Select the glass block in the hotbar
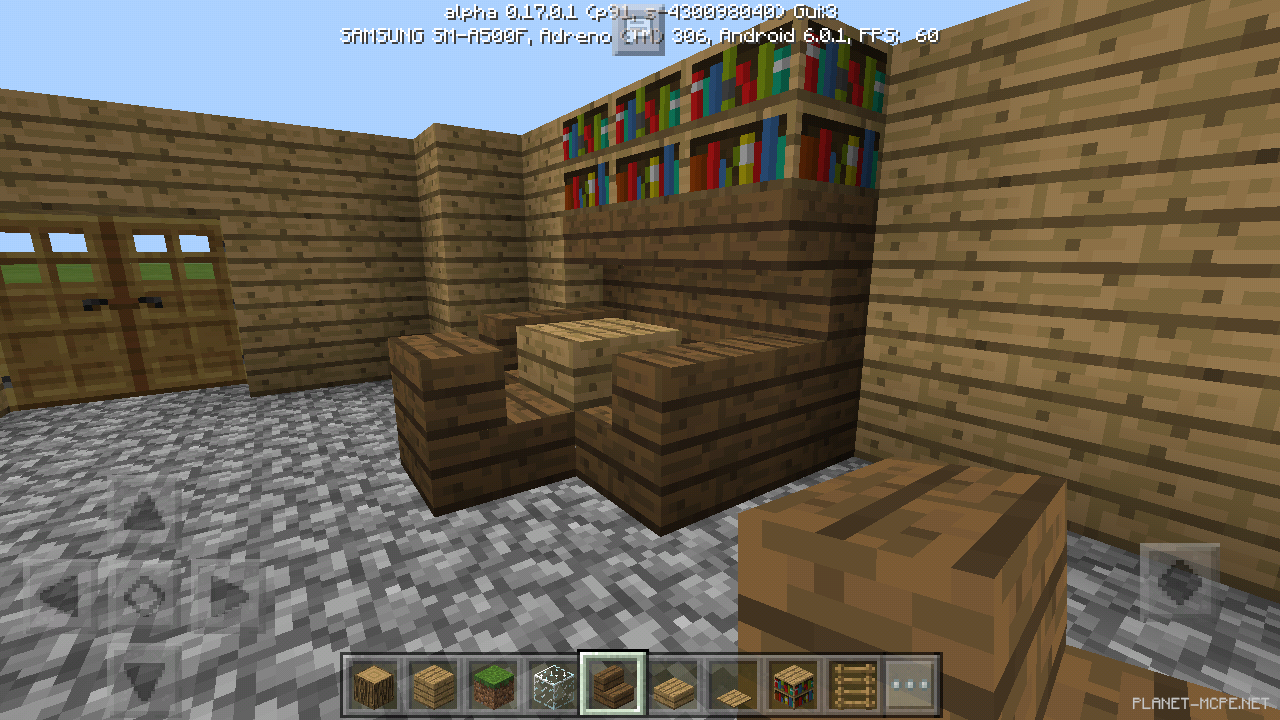This screenshot has width=1280, height=720. [553, 683]
